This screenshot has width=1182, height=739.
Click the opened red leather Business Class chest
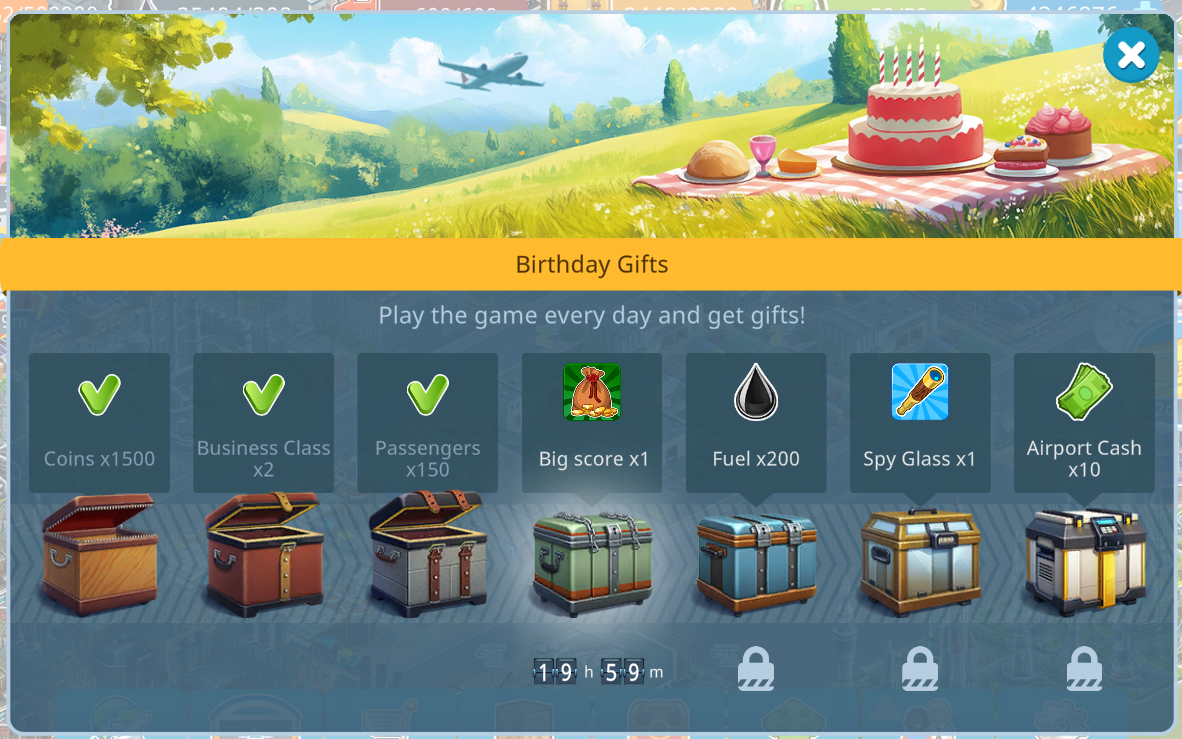point(264,553)
